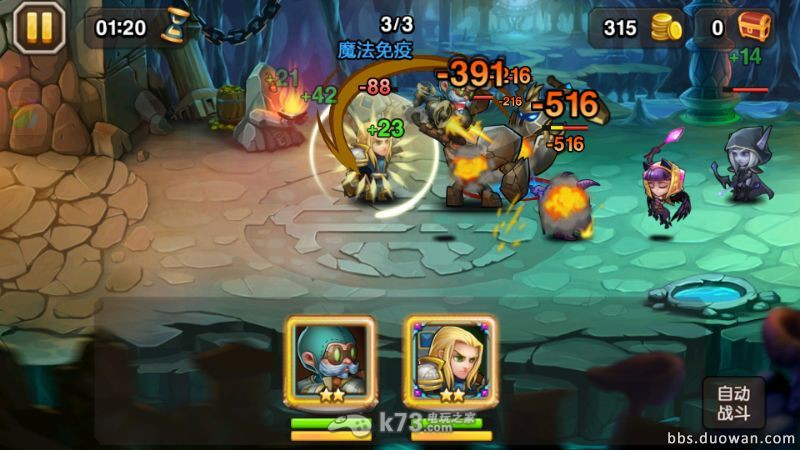Pause the battle

(x=38, y=27)
